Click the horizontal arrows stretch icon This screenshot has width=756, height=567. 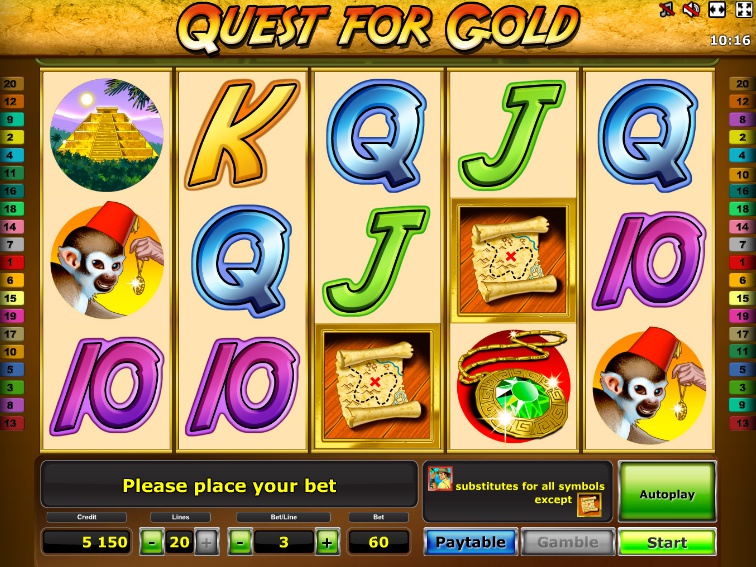pyautogui.click(x=717, y=10)
